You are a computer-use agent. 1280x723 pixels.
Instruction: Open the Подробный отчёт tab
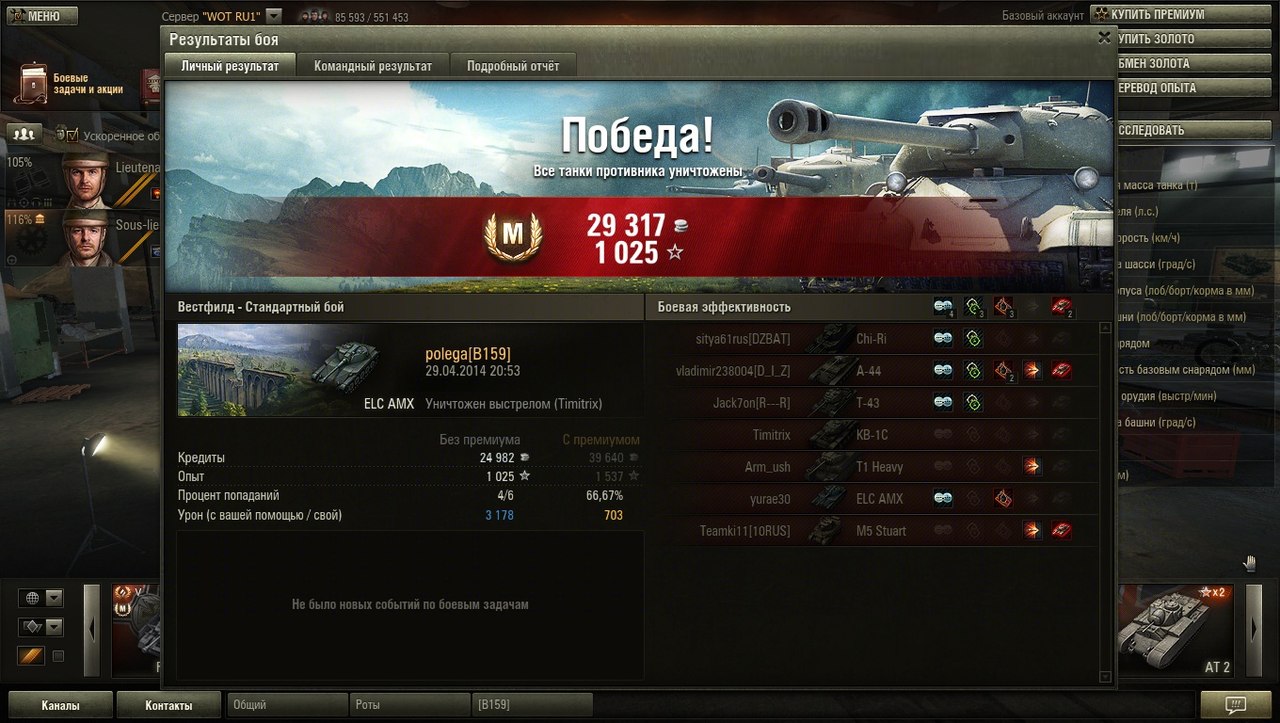[512, 66]
